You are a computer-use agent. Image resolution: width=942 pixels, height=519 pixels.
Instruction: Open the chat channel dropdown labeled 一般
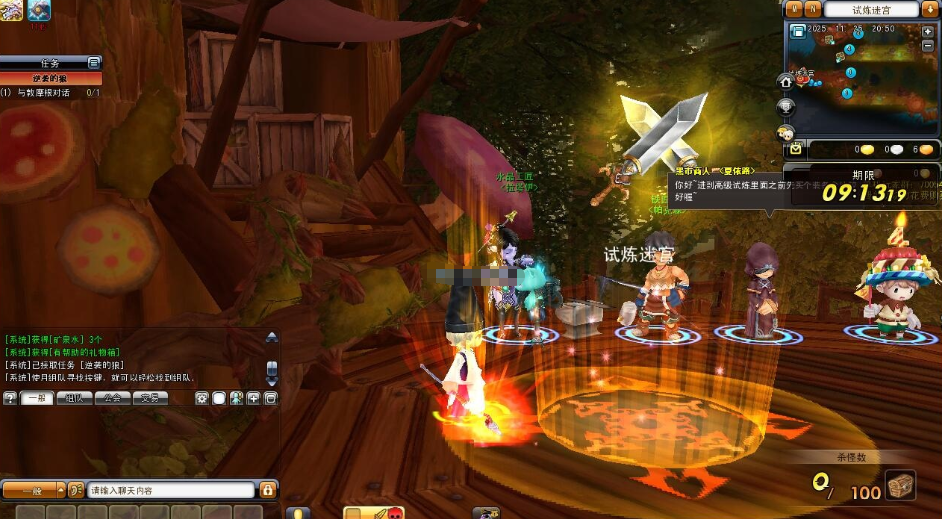[32, 490]
